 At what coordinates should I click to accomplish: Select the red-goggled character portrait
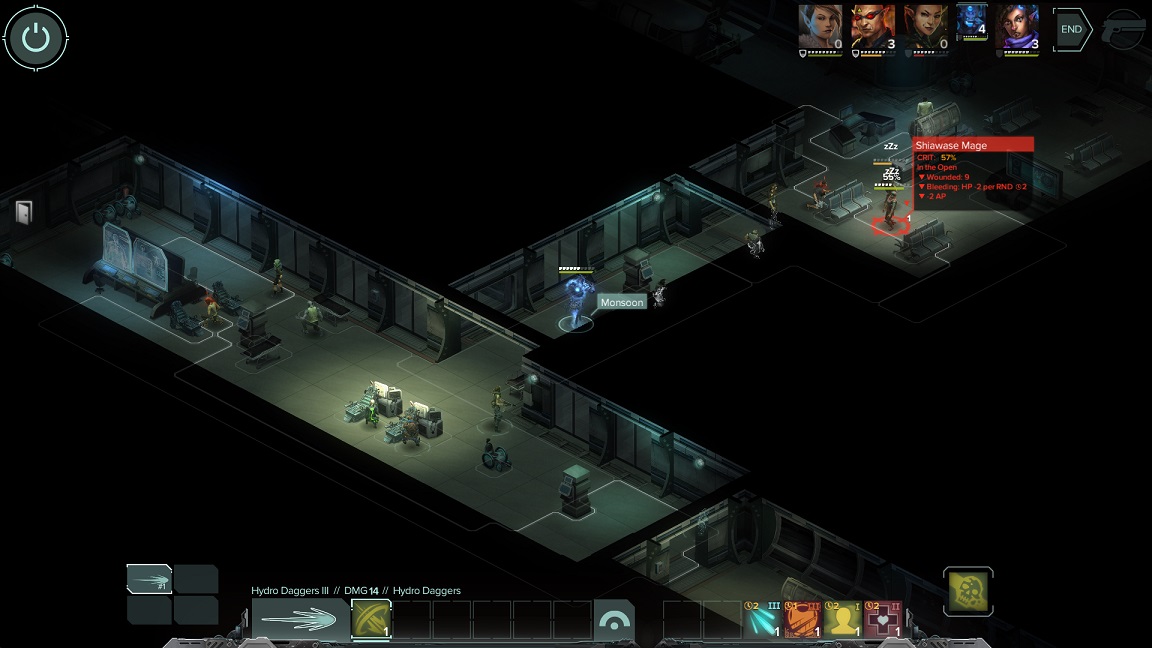pos(872,26)
